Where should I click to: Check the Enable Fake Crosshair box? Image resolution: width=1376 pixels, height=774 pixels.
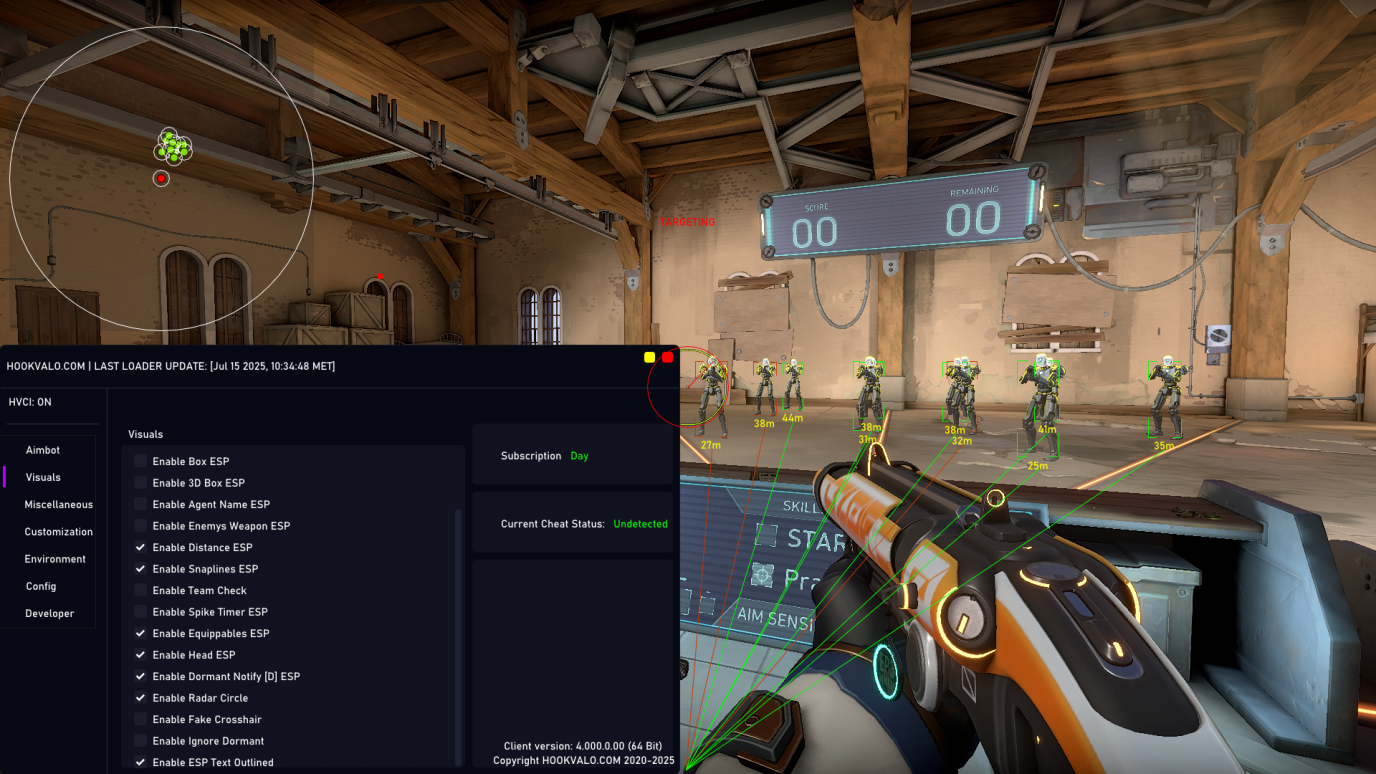[141, 719]
